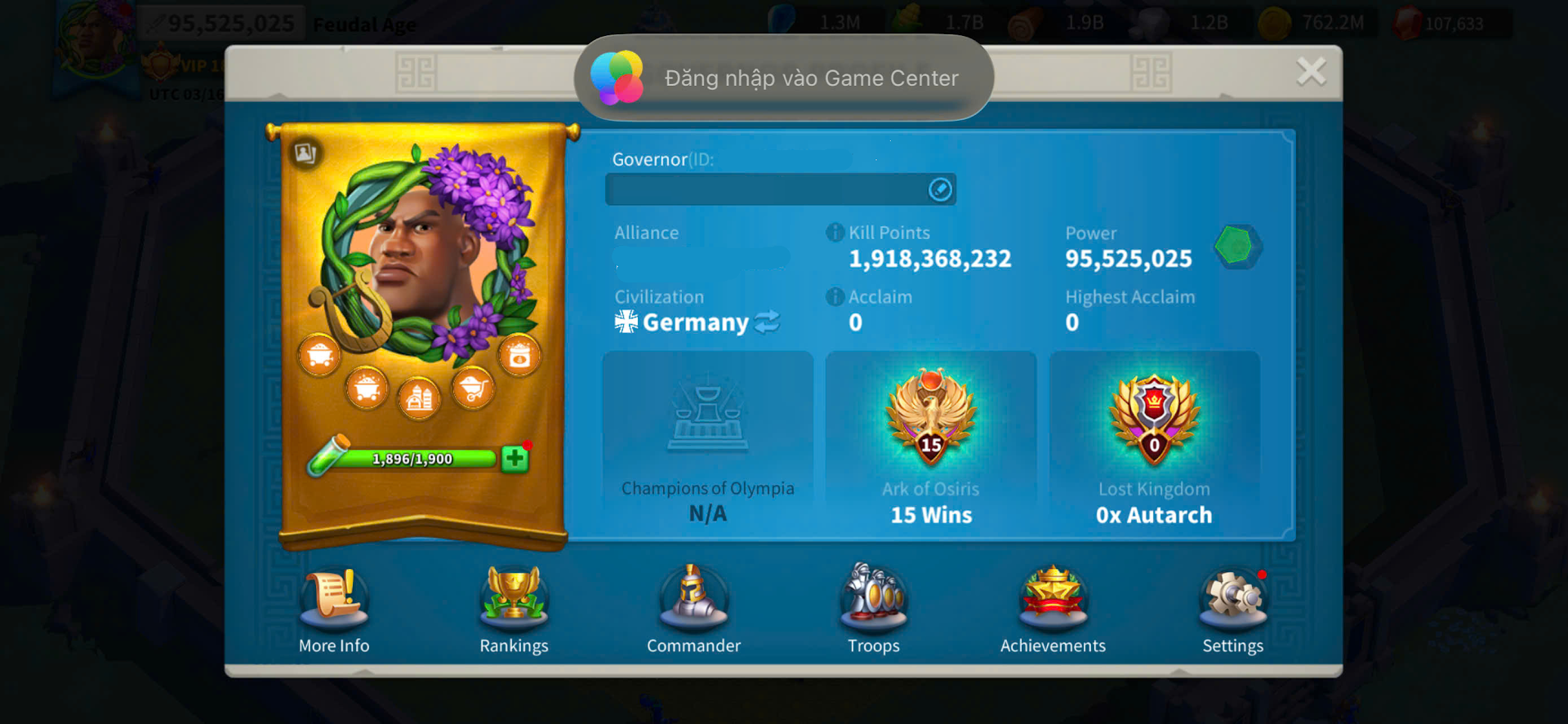Show Kill Points info tooltip
This screenshot has width=1568, height=724.
point(835,233)
